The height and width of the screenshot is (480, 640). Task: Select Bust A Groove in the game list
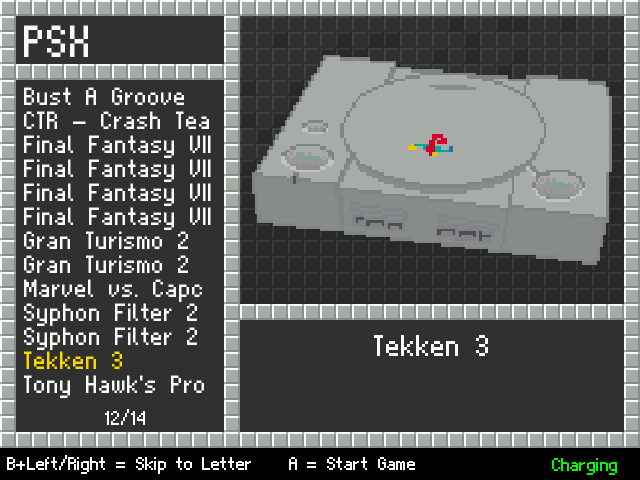[x=104, y=97]
